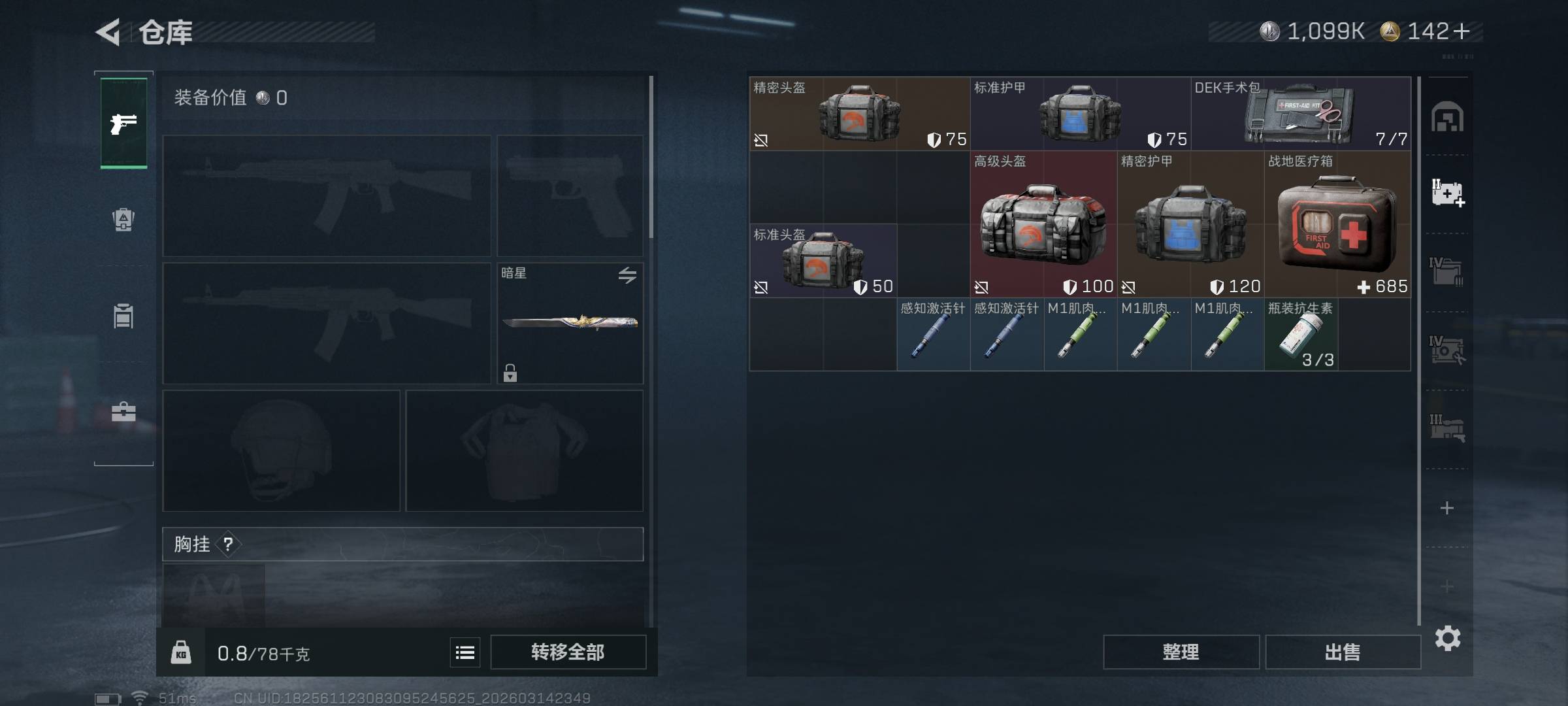Image resolution: width=1568 pixels, height=706 pixels.
Task: Select the 高级头盔 bag
Action: coord(1043,224)
